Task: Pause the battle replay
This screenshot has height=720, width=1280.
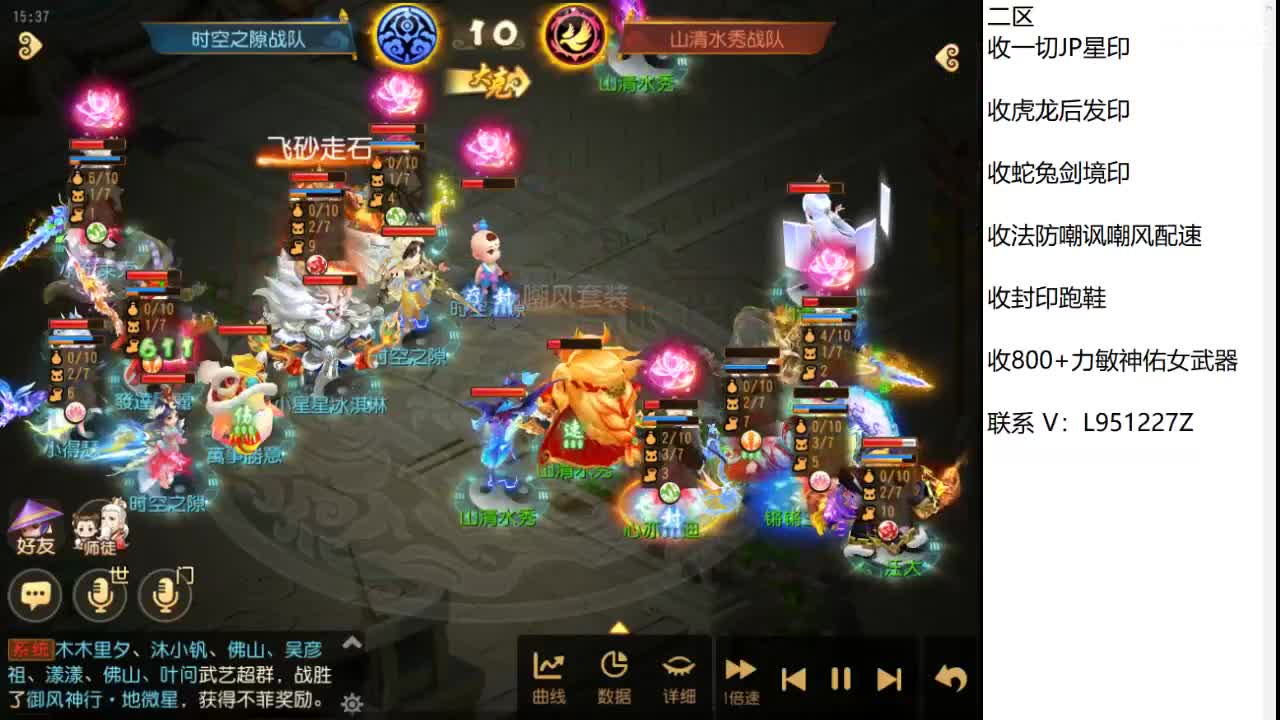Action: point(841,678)
